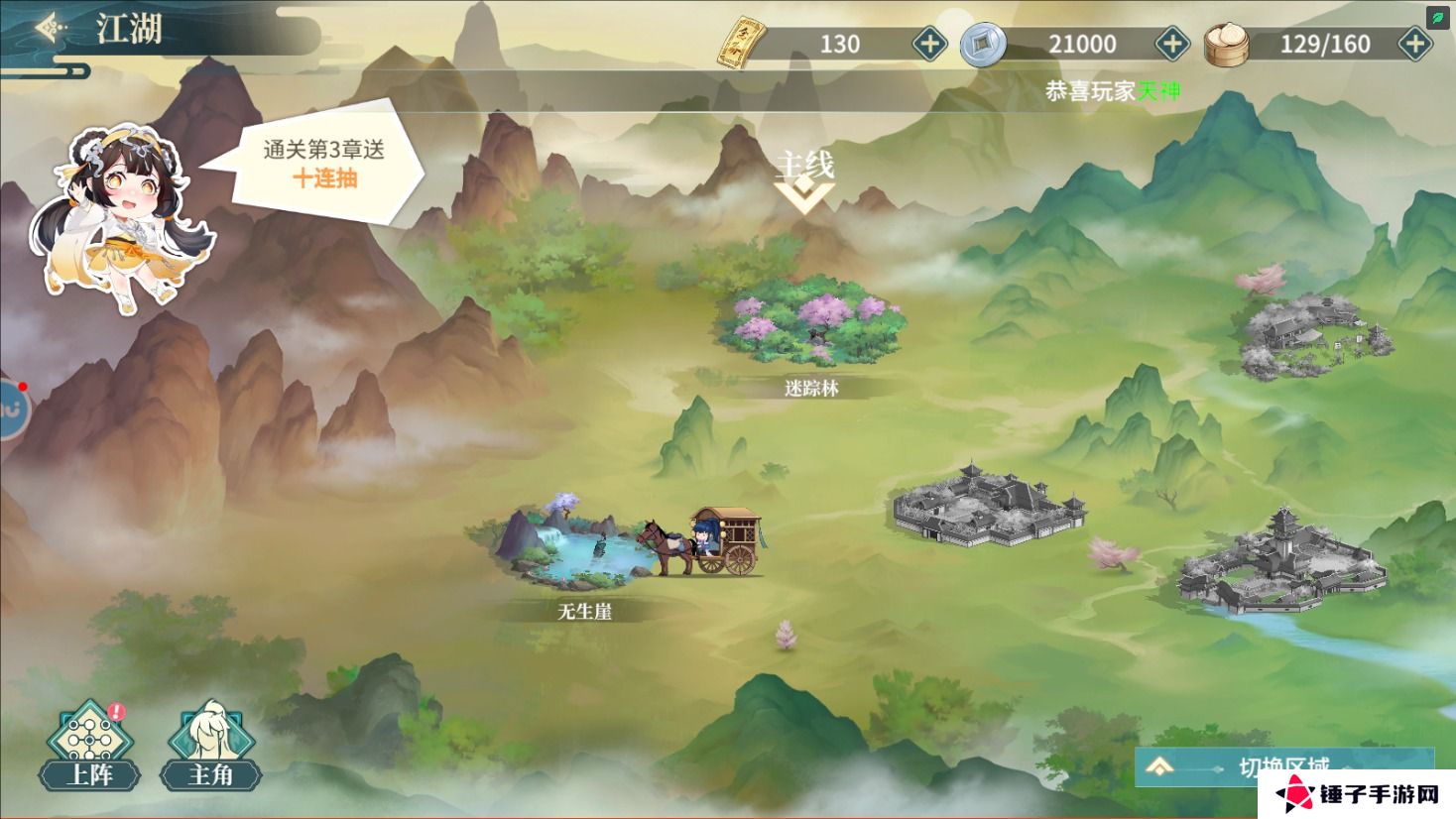The height and width of the screenshot is (819, 1456).
Task: Expand the chevron on the 切换区域 bar
Action: pyautogui.click(x=1160, y=767)
